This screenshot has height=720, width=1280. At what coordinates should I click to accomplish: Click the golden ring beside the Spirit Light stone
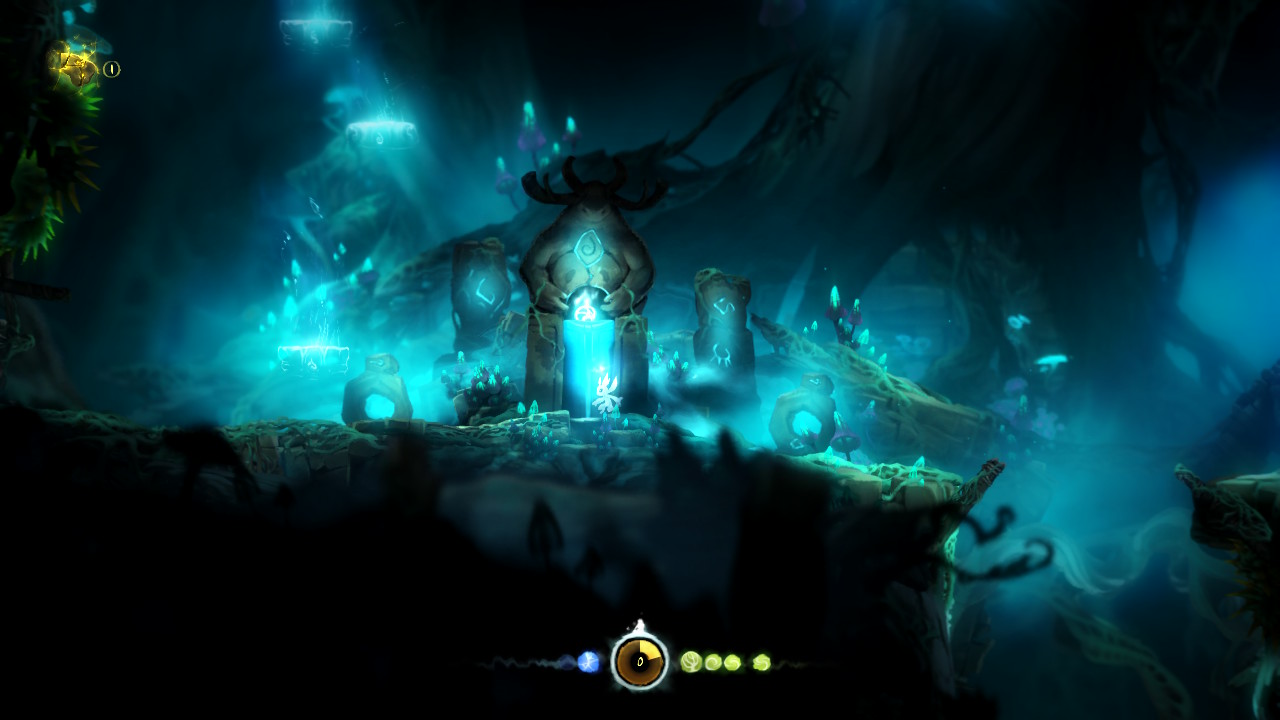click(111, 68)
